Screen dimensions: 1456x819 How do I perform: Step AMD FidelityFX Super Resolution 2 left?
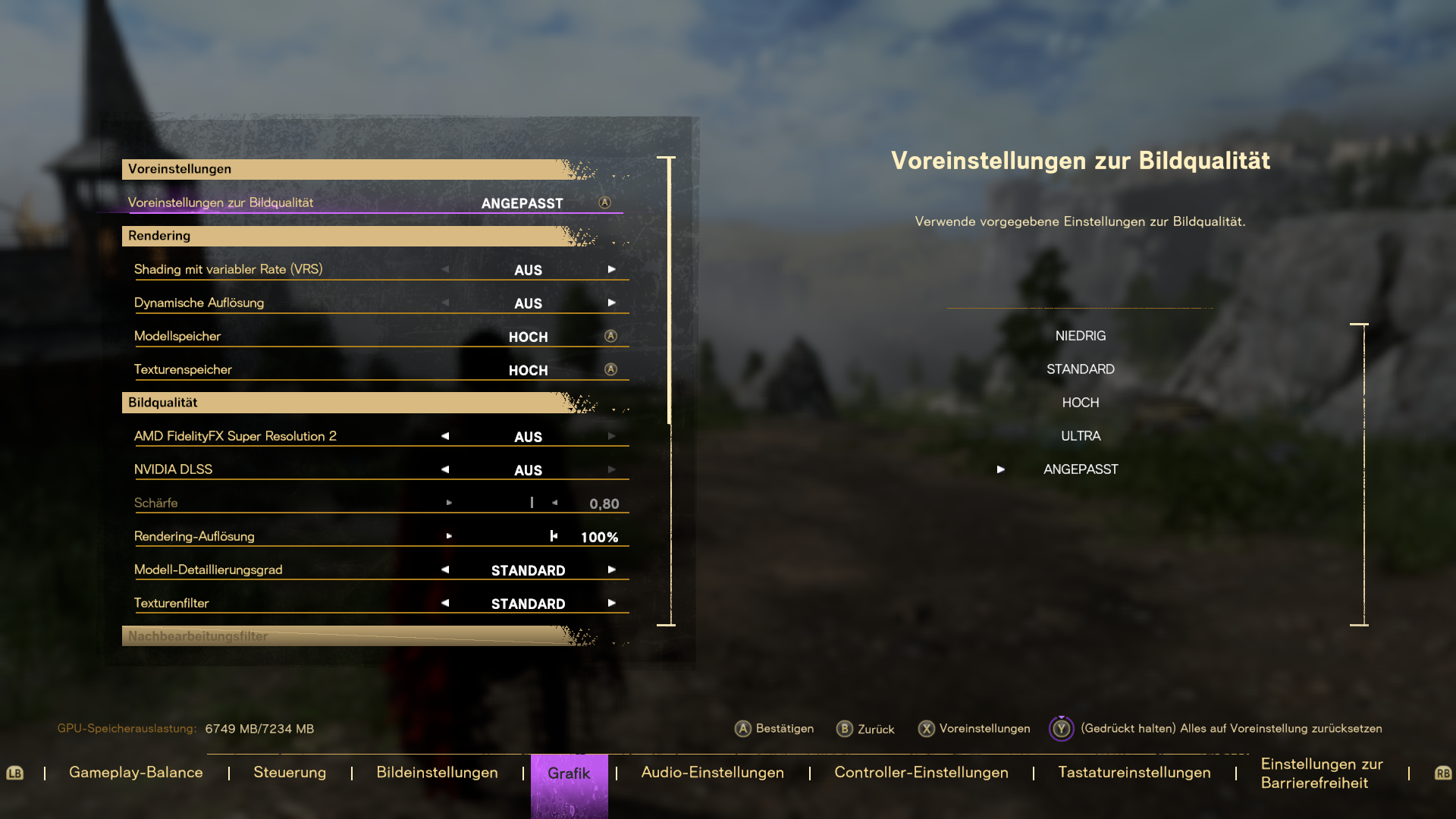444,435
